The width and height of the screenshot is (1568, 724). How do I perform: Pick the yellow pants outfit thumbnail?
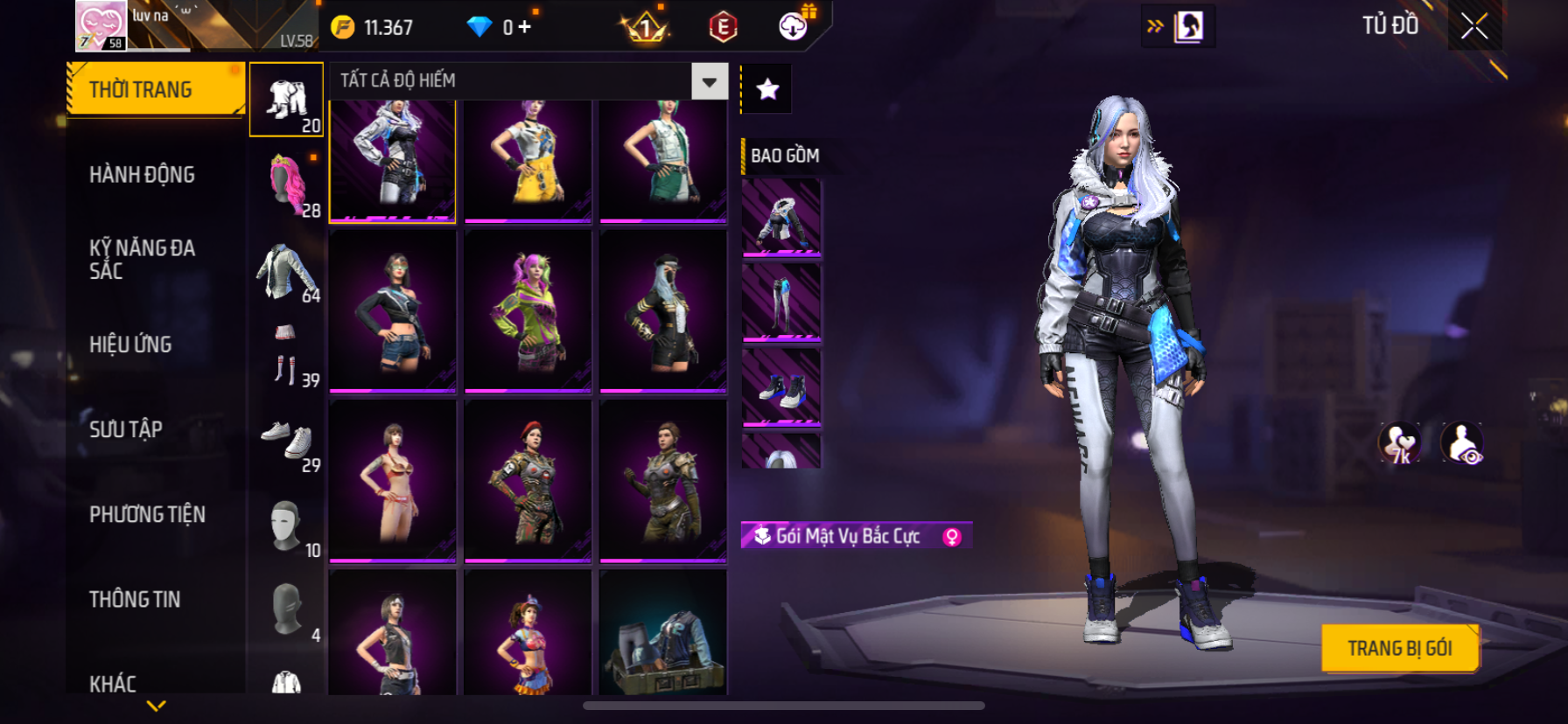click(x=528, y=160)
